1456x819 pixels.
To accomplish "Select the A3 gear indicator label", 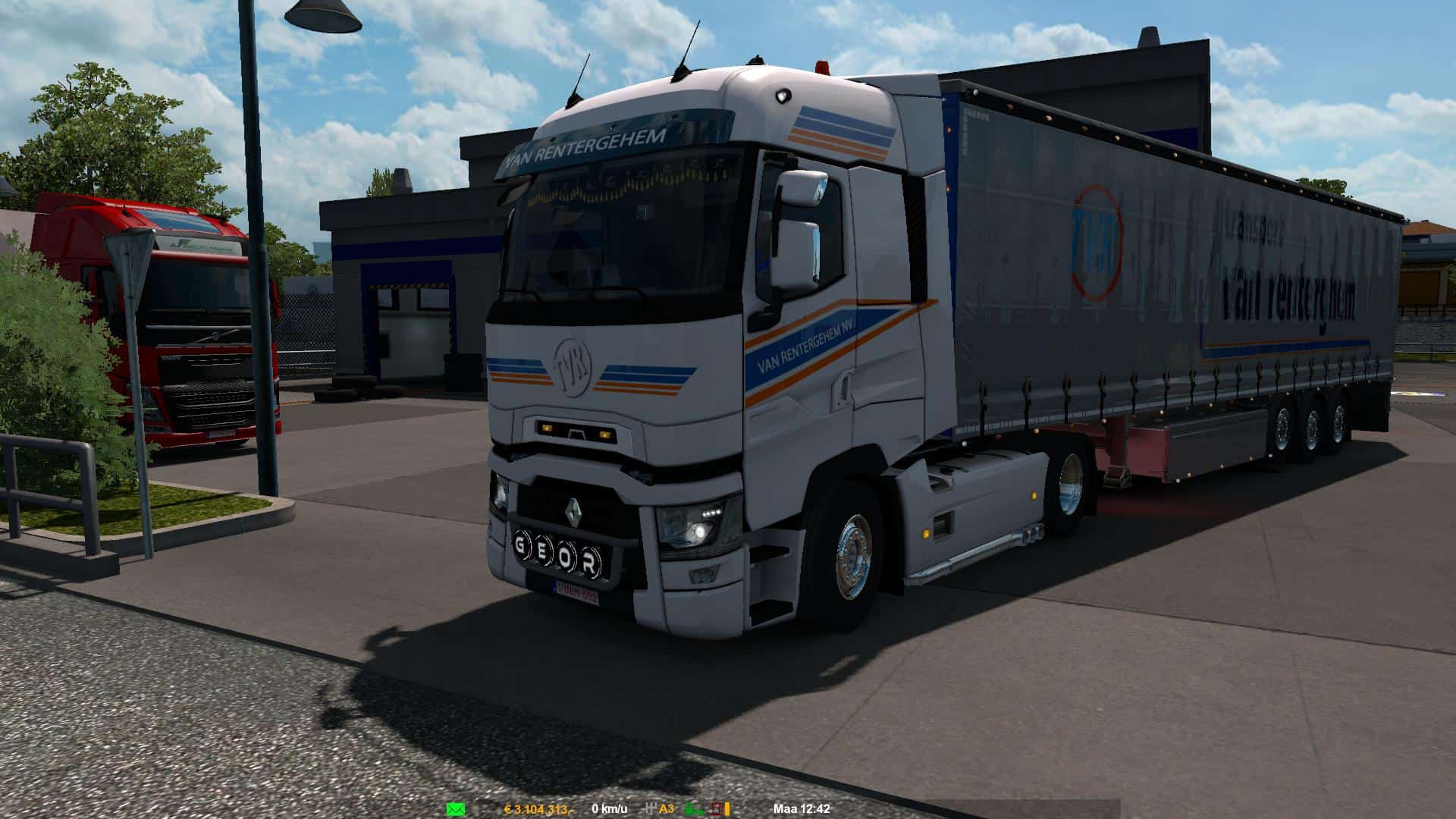I will [x=667, y=808].
